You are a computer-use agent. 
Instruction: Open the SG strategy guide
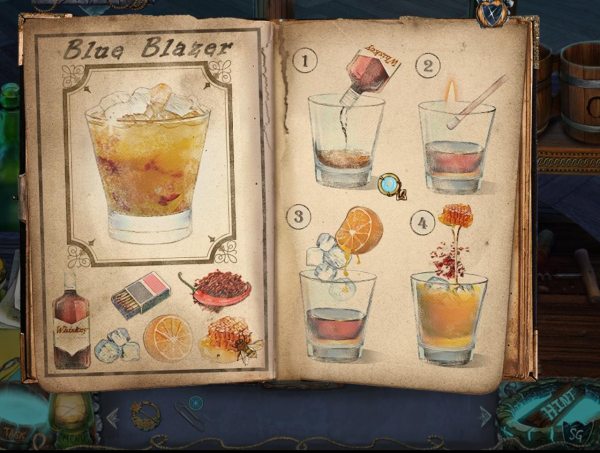pos(579,433)
